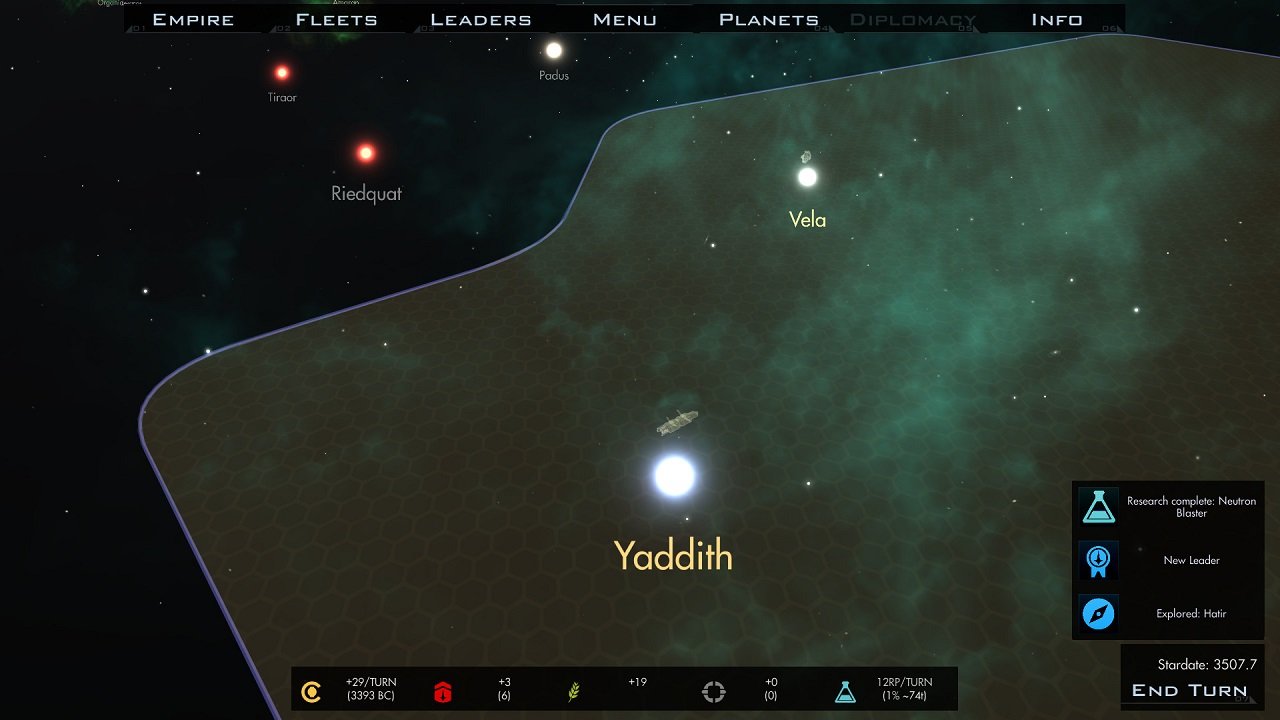Select the Vela star system
The image size is (1280, 720).
click(x=807, y=177)
